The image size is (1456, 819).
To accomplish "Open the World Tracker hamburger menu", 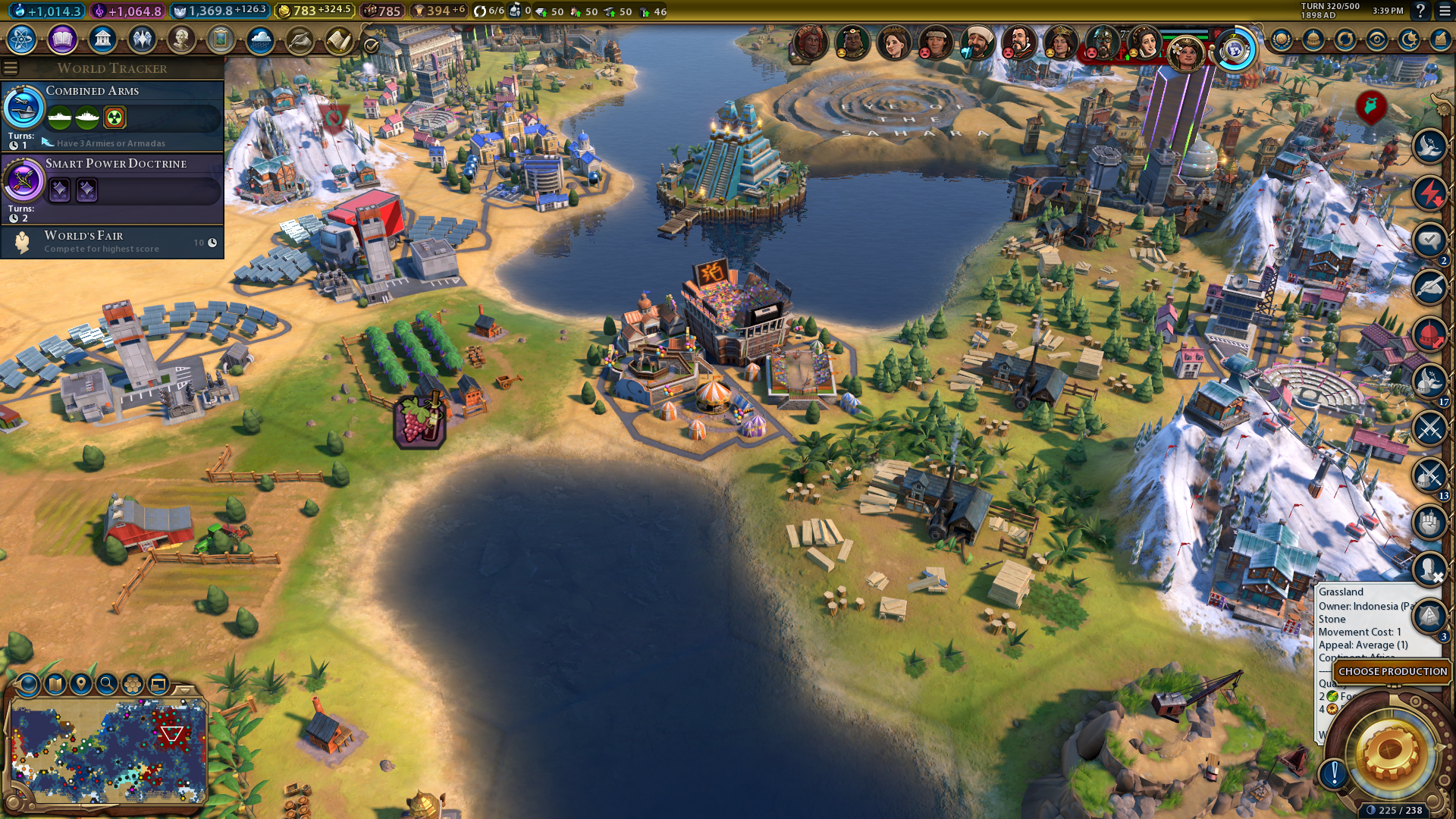I will 11,68.
